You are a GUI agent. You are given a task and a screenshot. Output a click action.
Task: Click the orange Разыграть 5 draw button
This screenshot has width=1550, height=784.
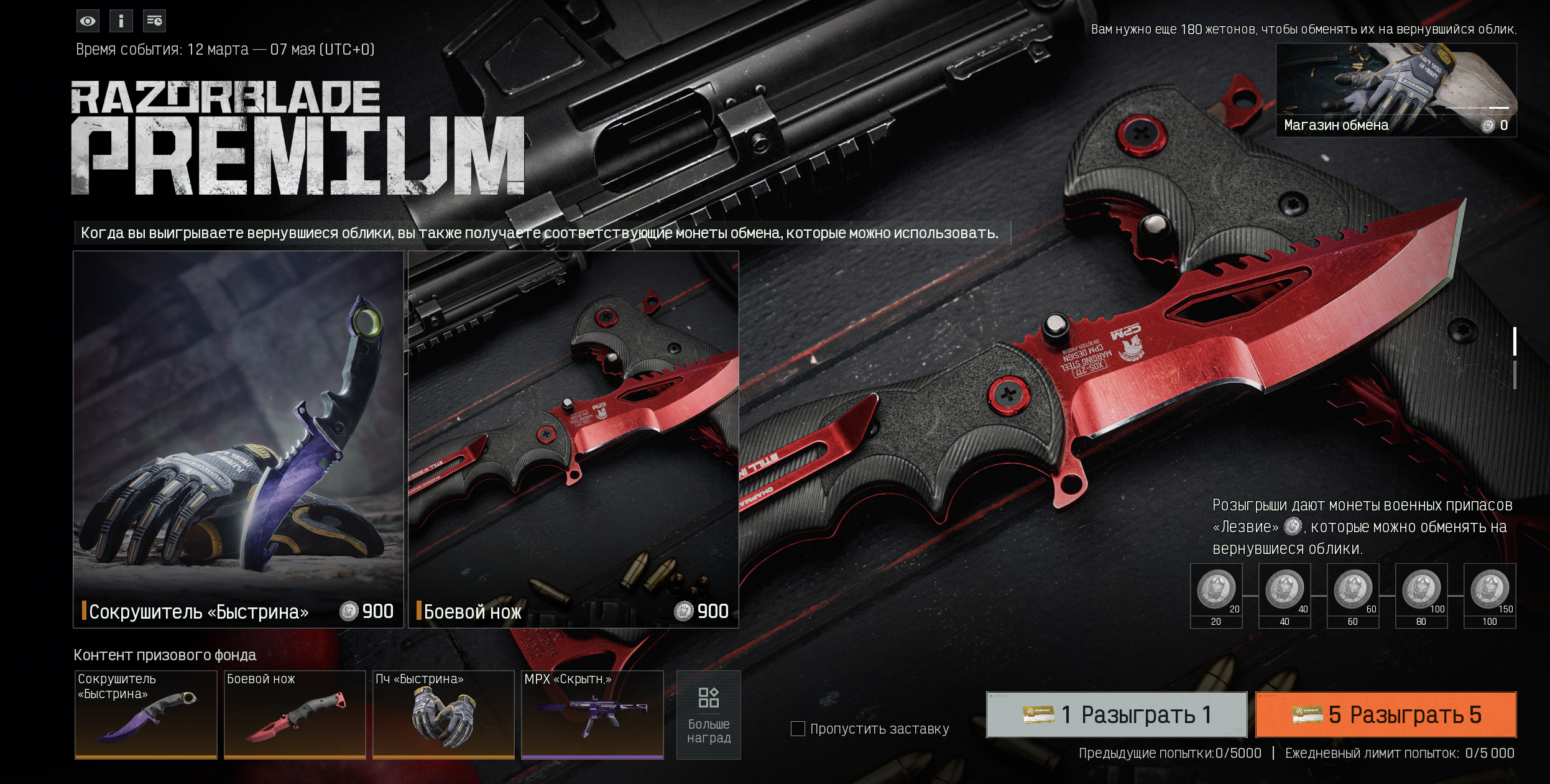(1386, 714)
